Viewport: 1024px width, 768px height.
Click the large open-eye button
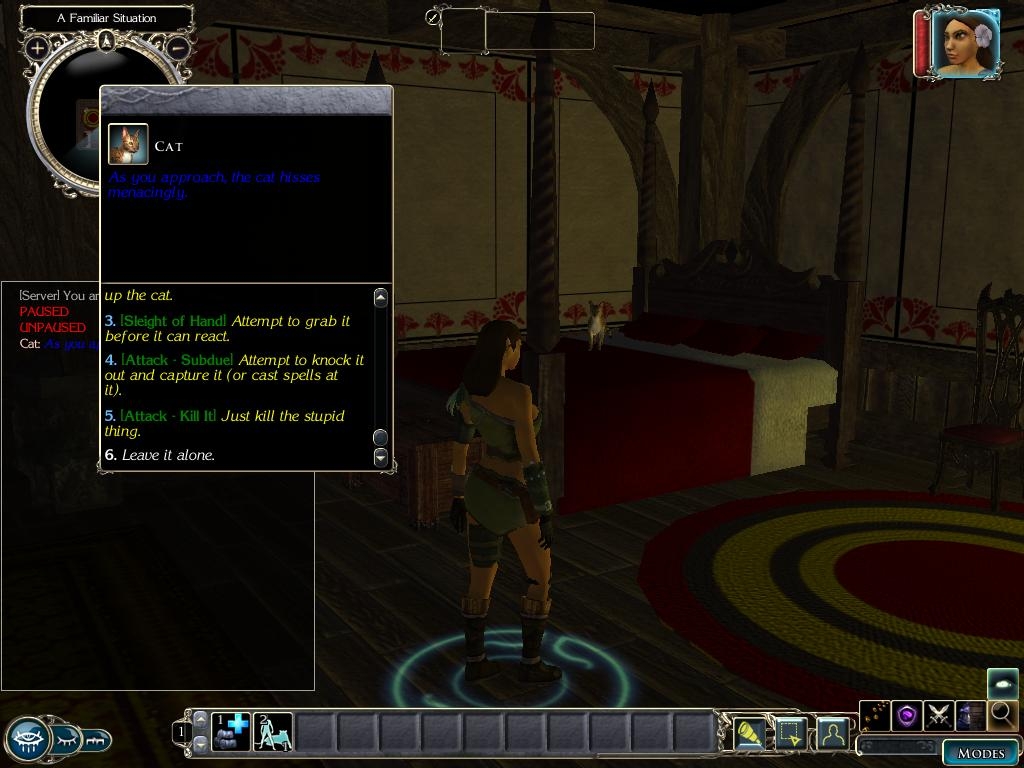pos(28,739)
